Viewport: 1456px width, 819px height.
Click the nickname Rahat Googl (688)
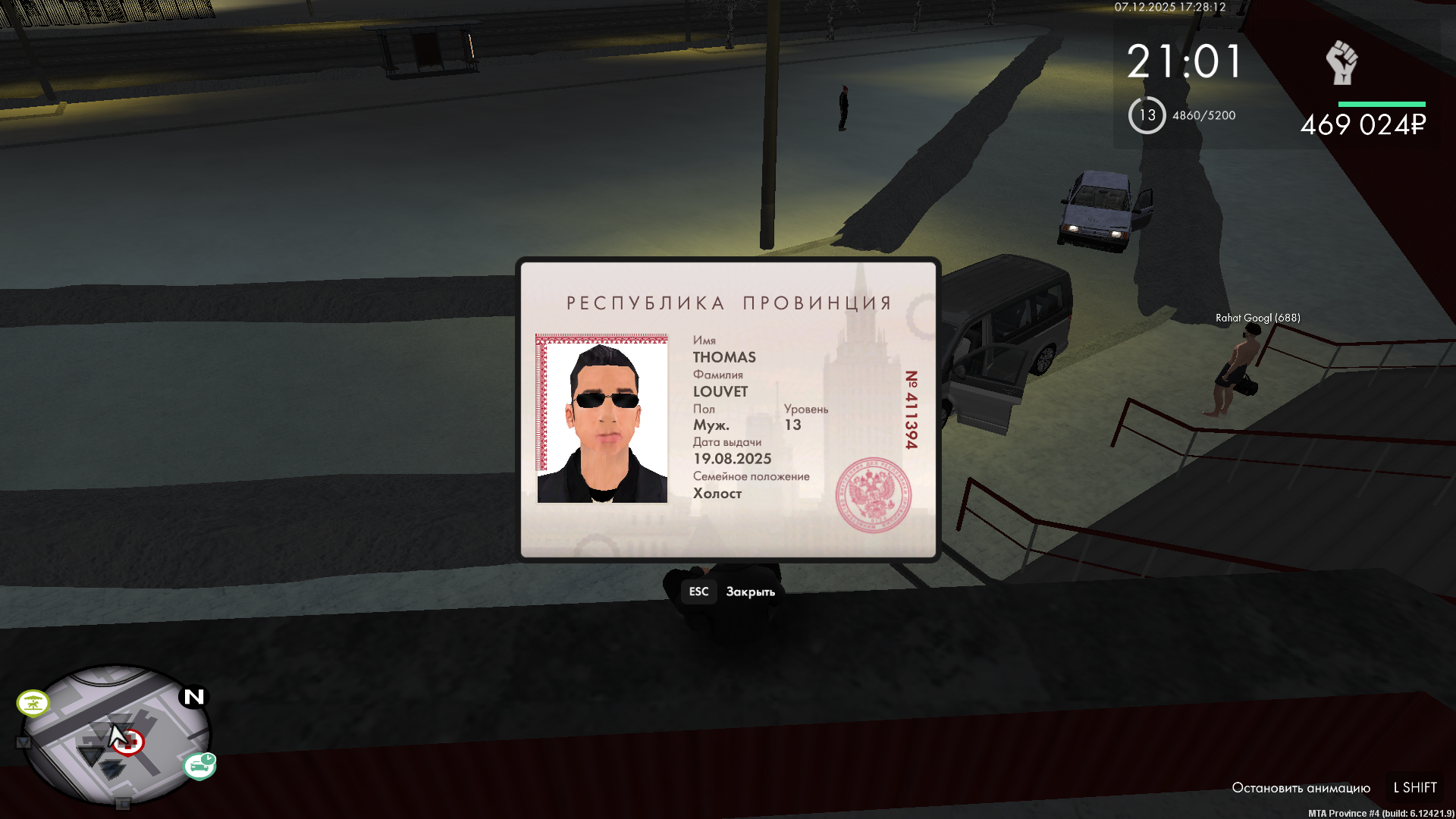pyautogui.click(x=1257, y=318)
